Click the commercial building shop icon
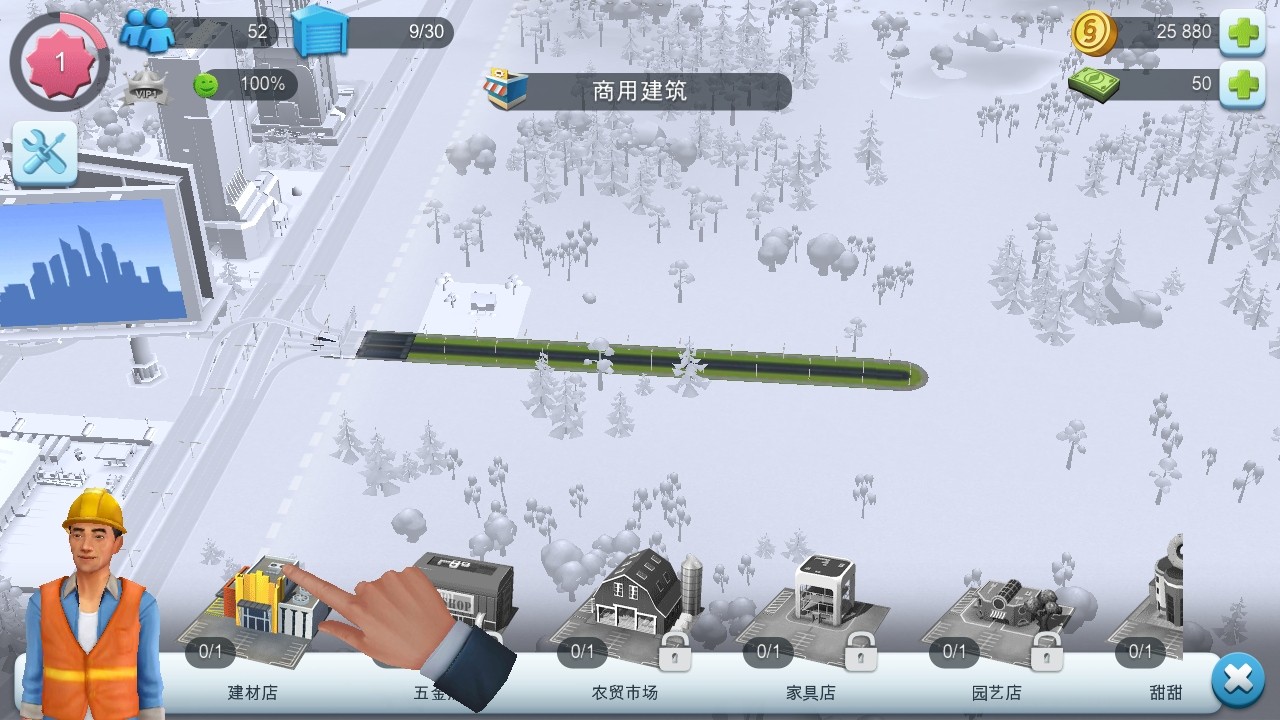Image resolution: width=1280 pixels, height=720 pixels. pyautogui.click(x=505, y=85)
